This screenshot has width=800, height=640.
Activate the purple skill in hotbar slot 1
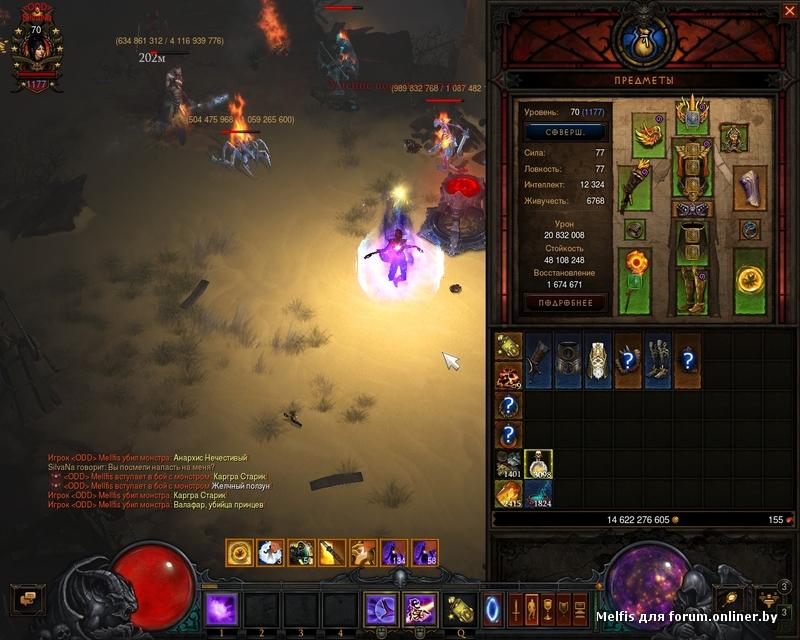point(222,608)
